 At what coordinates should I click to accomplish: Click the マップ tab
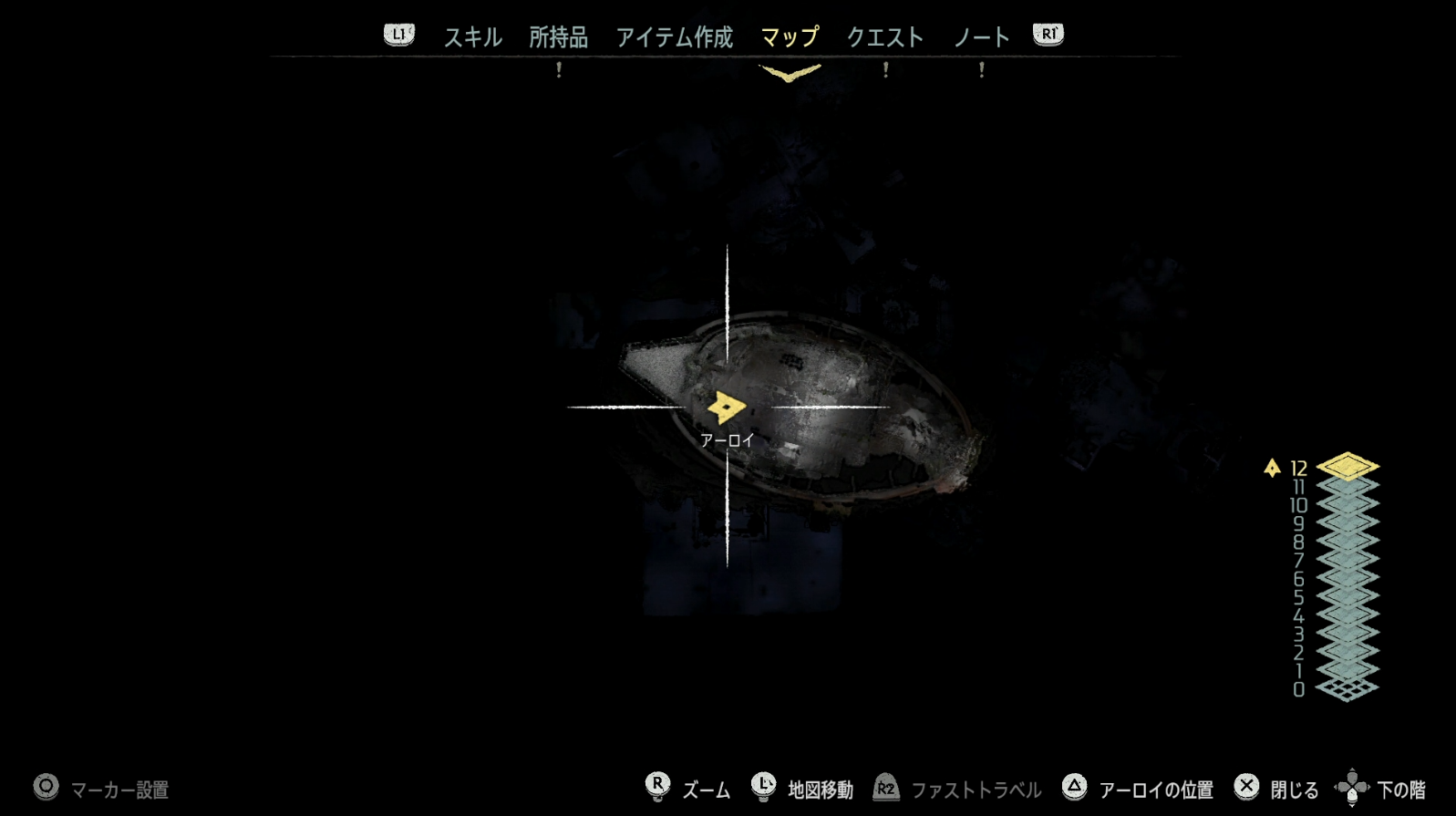(790, 37)
